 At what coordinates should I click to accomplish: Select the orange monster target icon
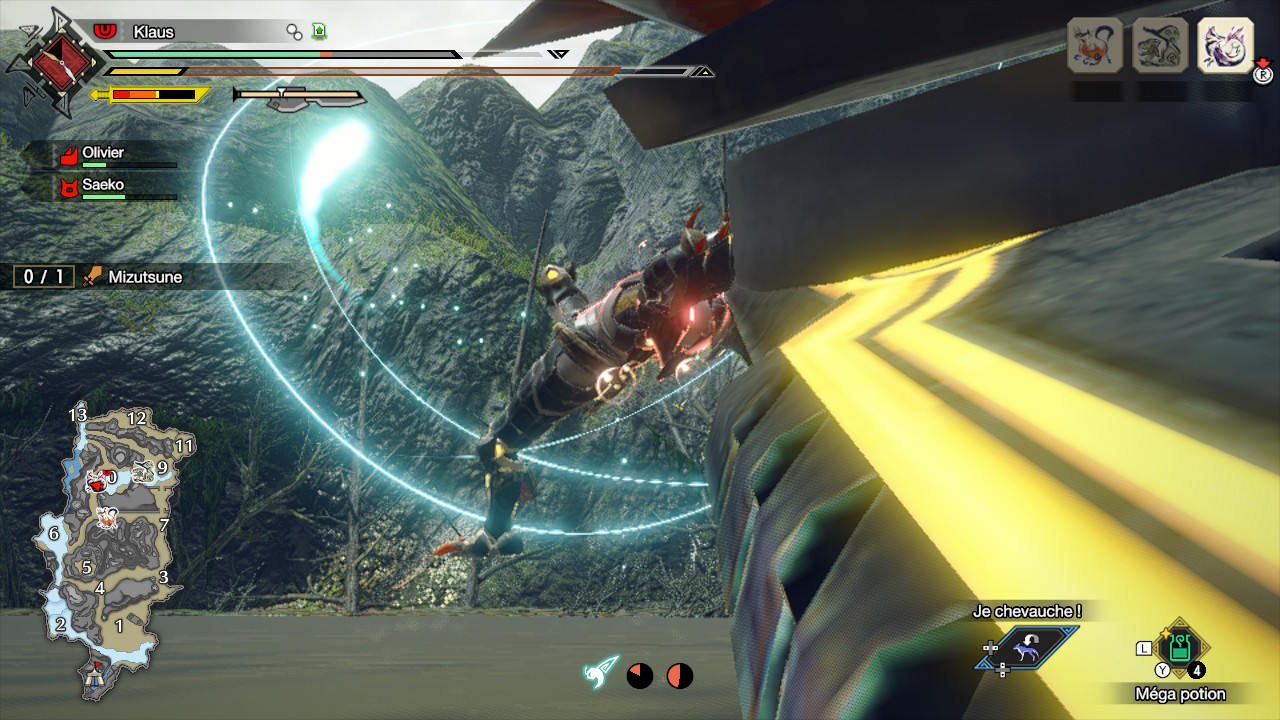(1095, 45)
